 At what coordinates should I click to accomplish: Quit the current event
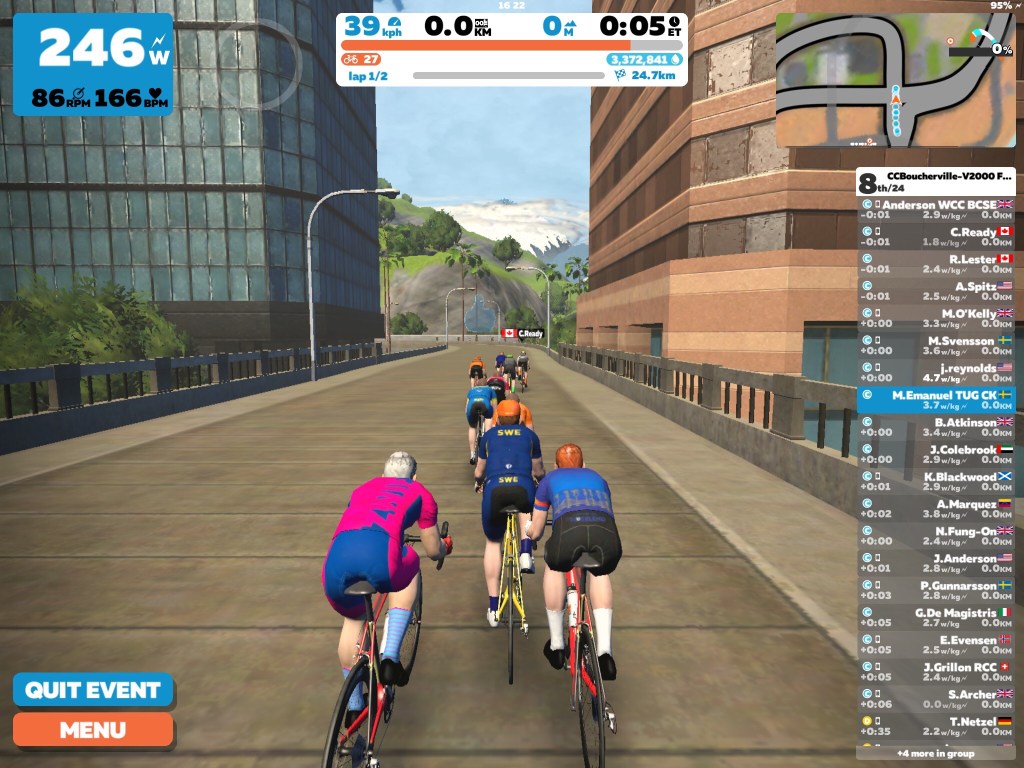pos(92,690)
